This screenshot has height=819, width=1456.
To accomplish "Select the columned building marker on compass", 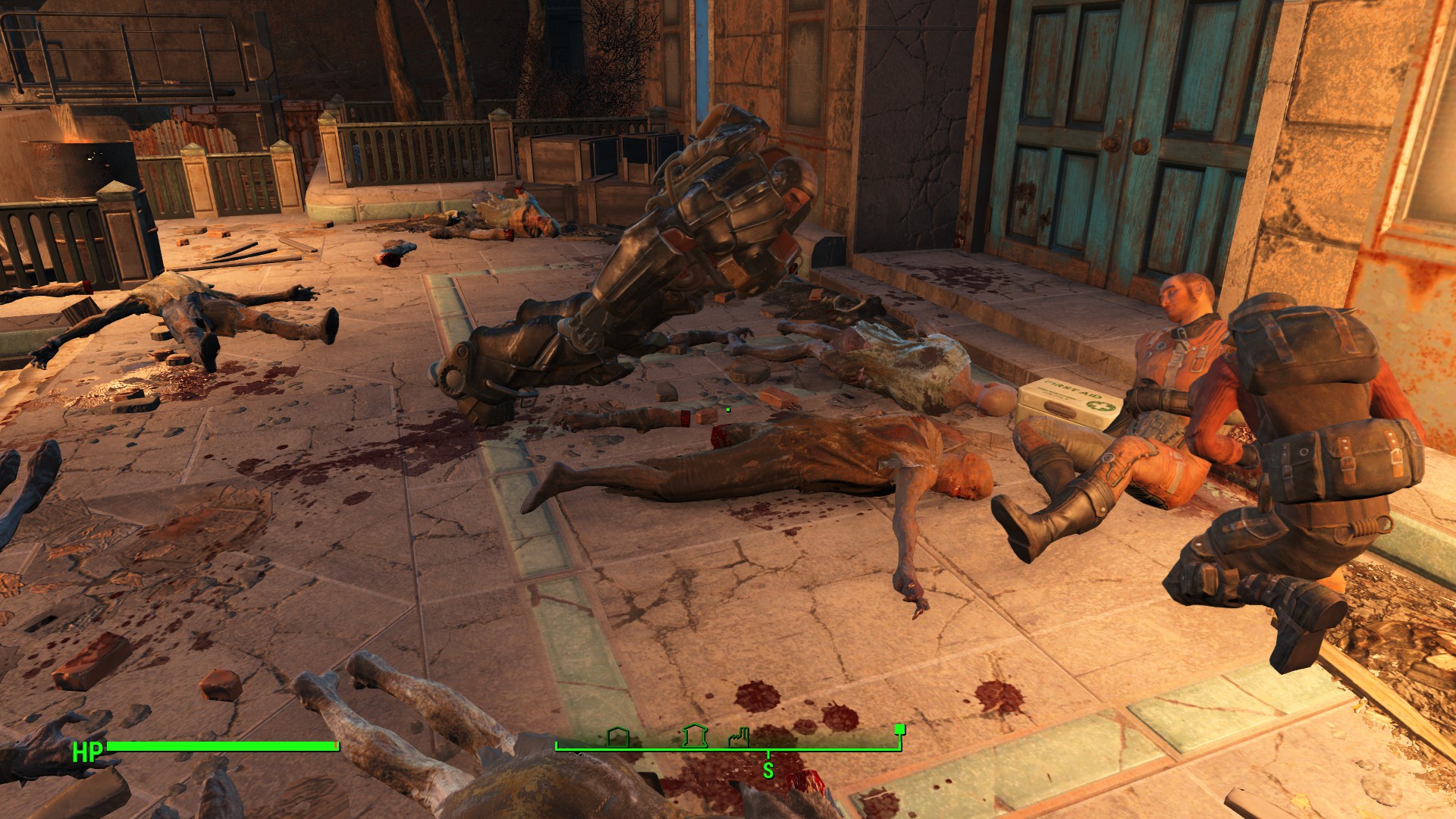I will coord(694,735).
